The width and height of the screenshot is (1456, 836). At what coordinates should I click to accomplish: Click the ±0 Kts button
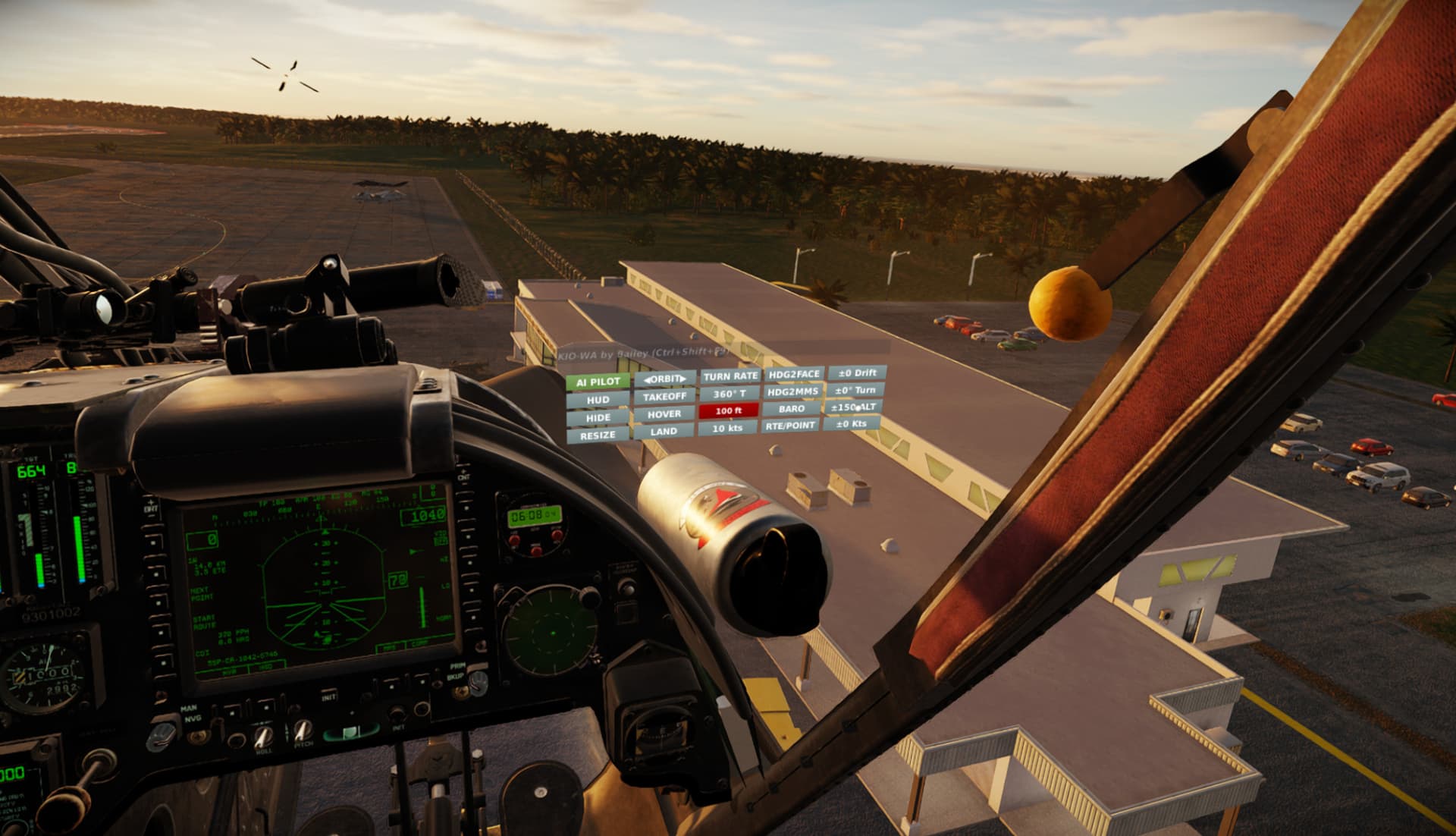click(851, 424)
